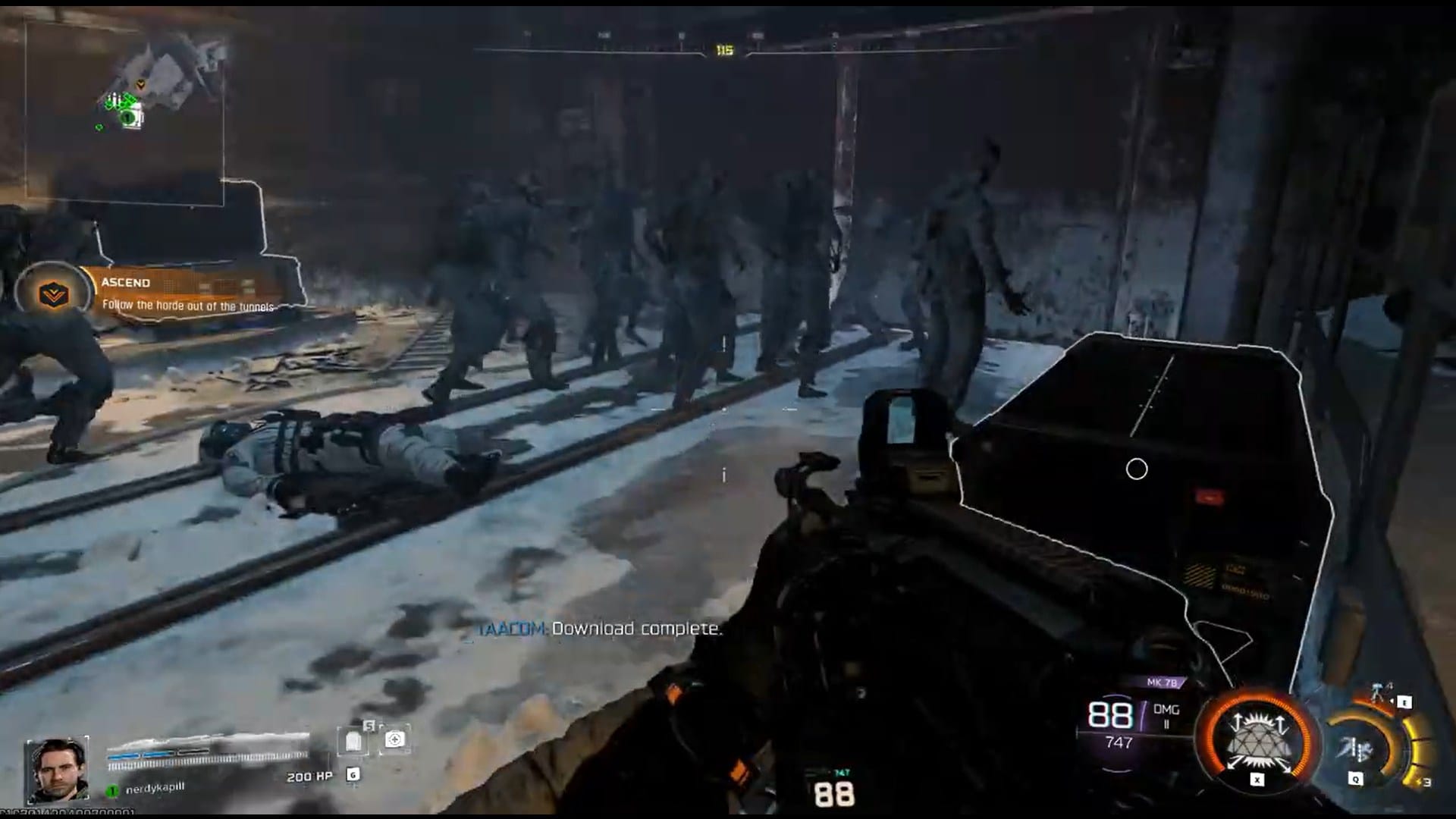Click the ASCEND objective chevron emblem
This screenshot has width=1456, height=819.
pyautogui.click(x=54, y=293)
